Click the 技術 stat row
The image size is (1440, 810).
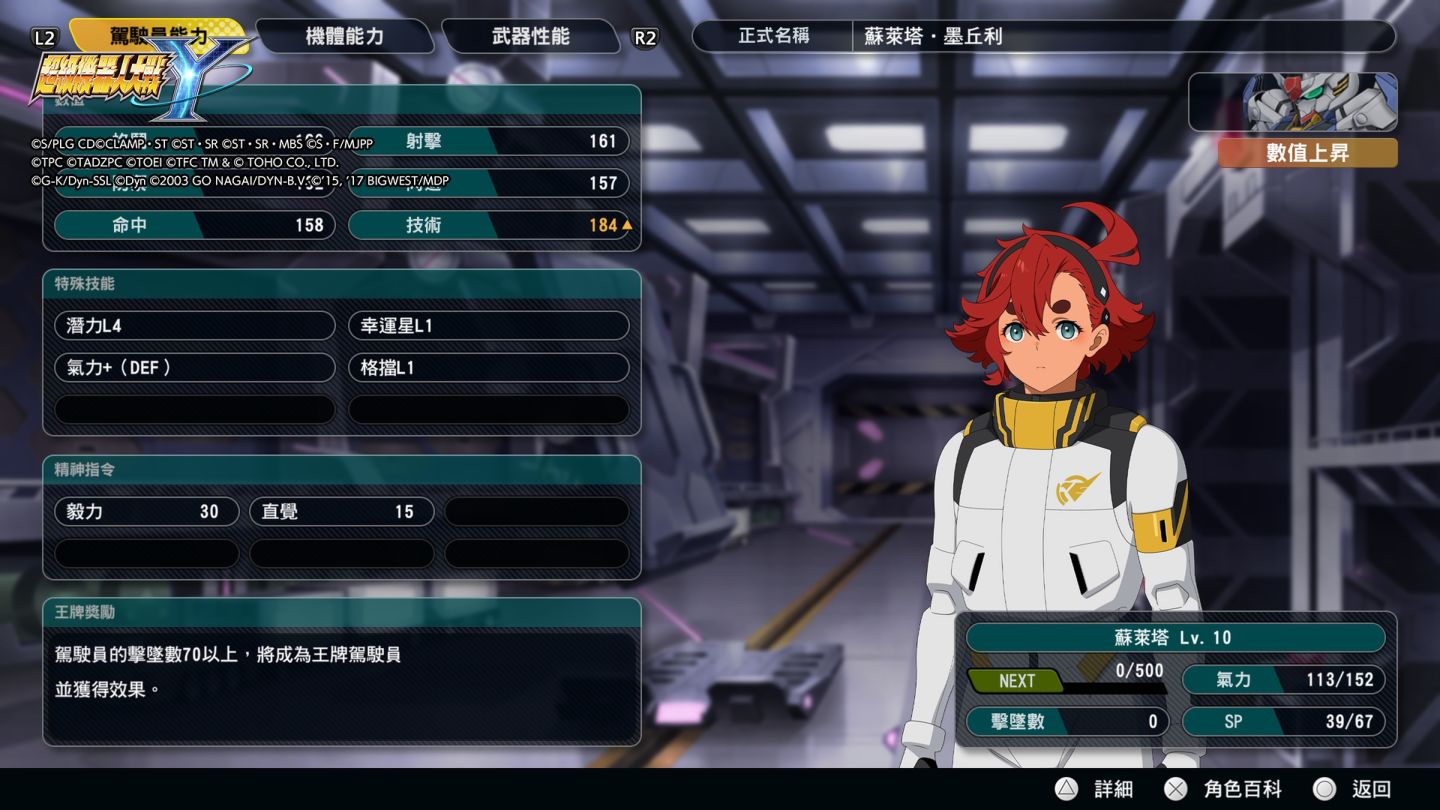(x=489, y=225)
